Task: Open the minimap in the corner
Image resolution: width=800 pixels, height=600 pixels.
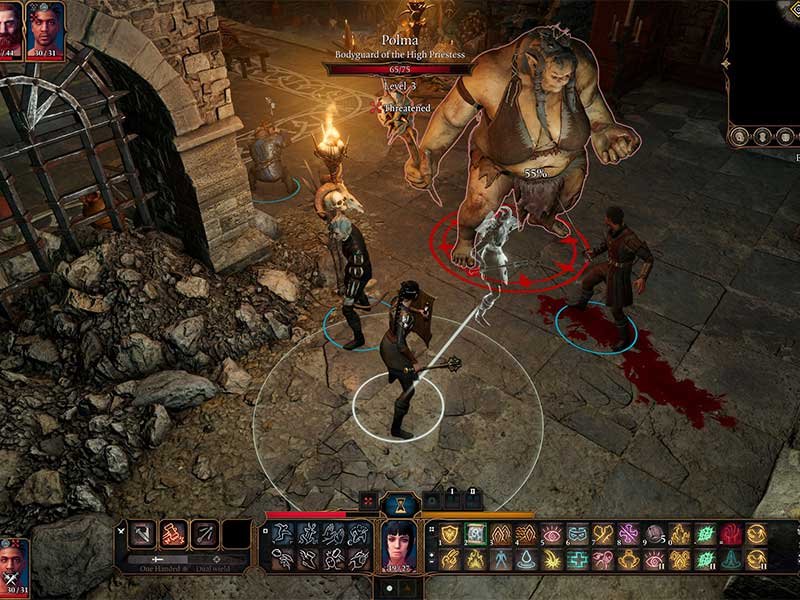Action: (x=765, y=60)
